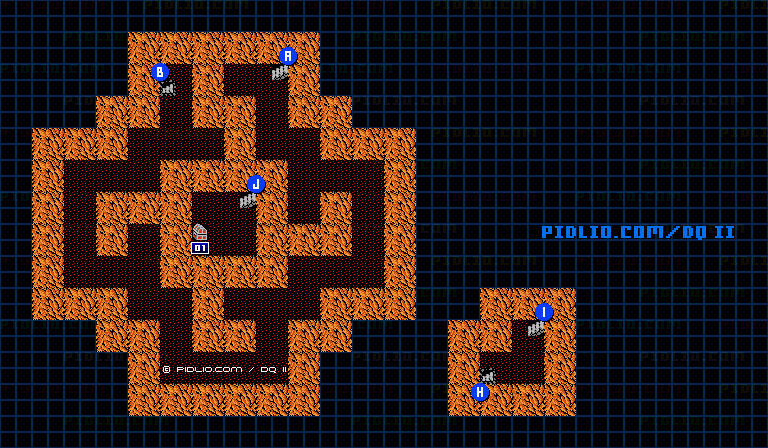768x448 pixels.
Task: Click the blue H map marker
Action: coord(480,392)
